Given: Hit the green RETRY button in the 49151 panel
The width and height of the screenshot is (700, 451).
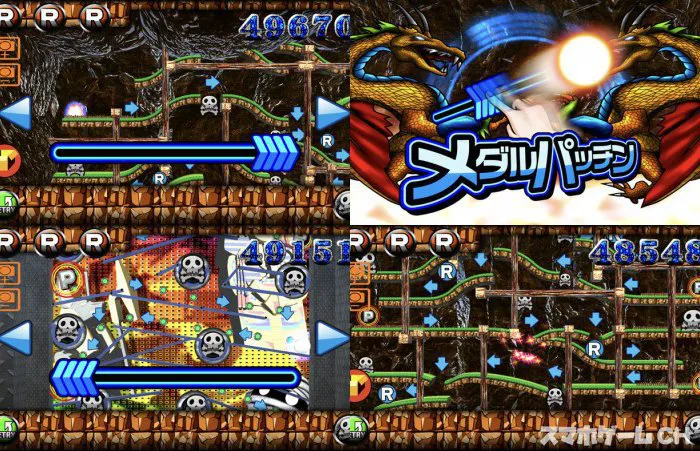Looking at the screenshot, I should [x=6, y=429].
